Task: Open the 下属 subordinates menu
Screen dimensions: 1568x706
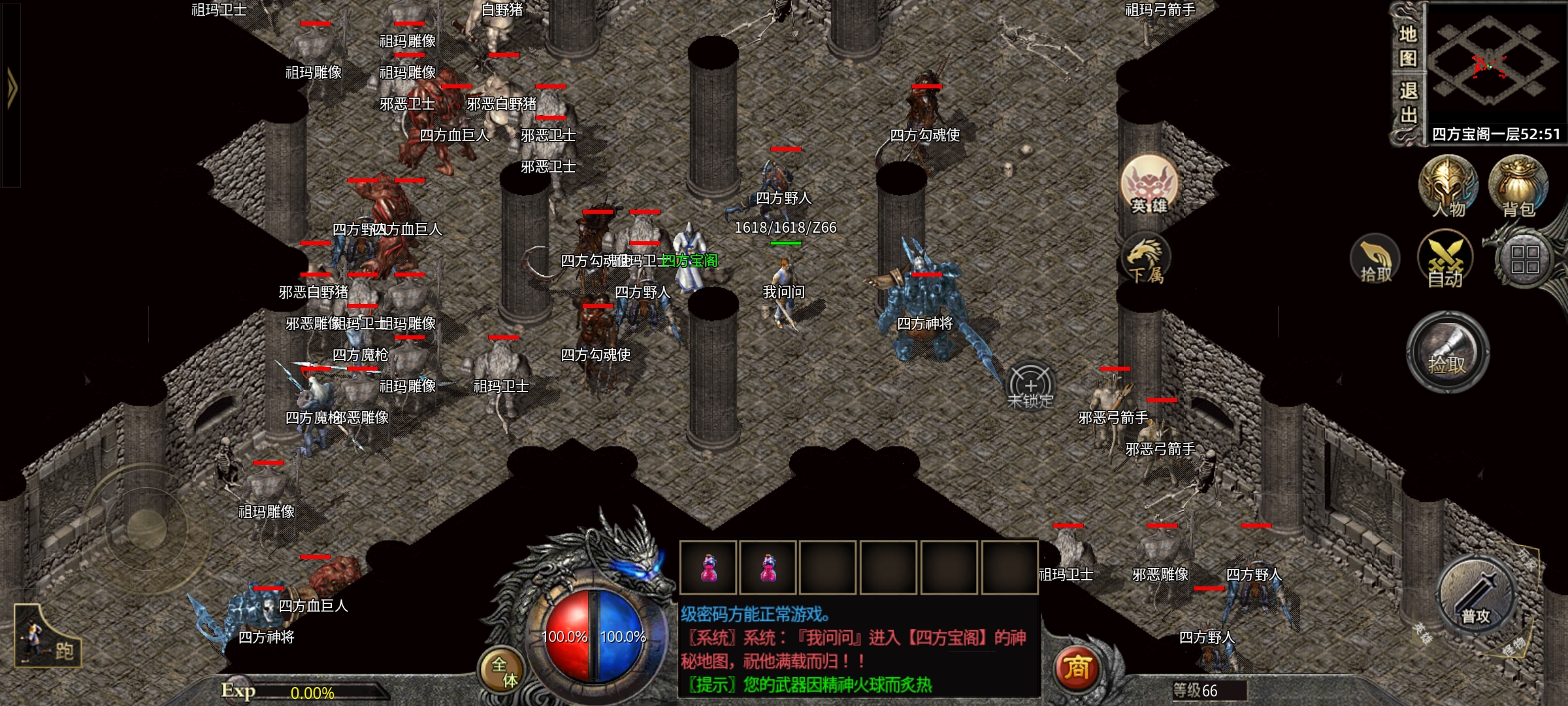Action: (x=1145, y=260)
